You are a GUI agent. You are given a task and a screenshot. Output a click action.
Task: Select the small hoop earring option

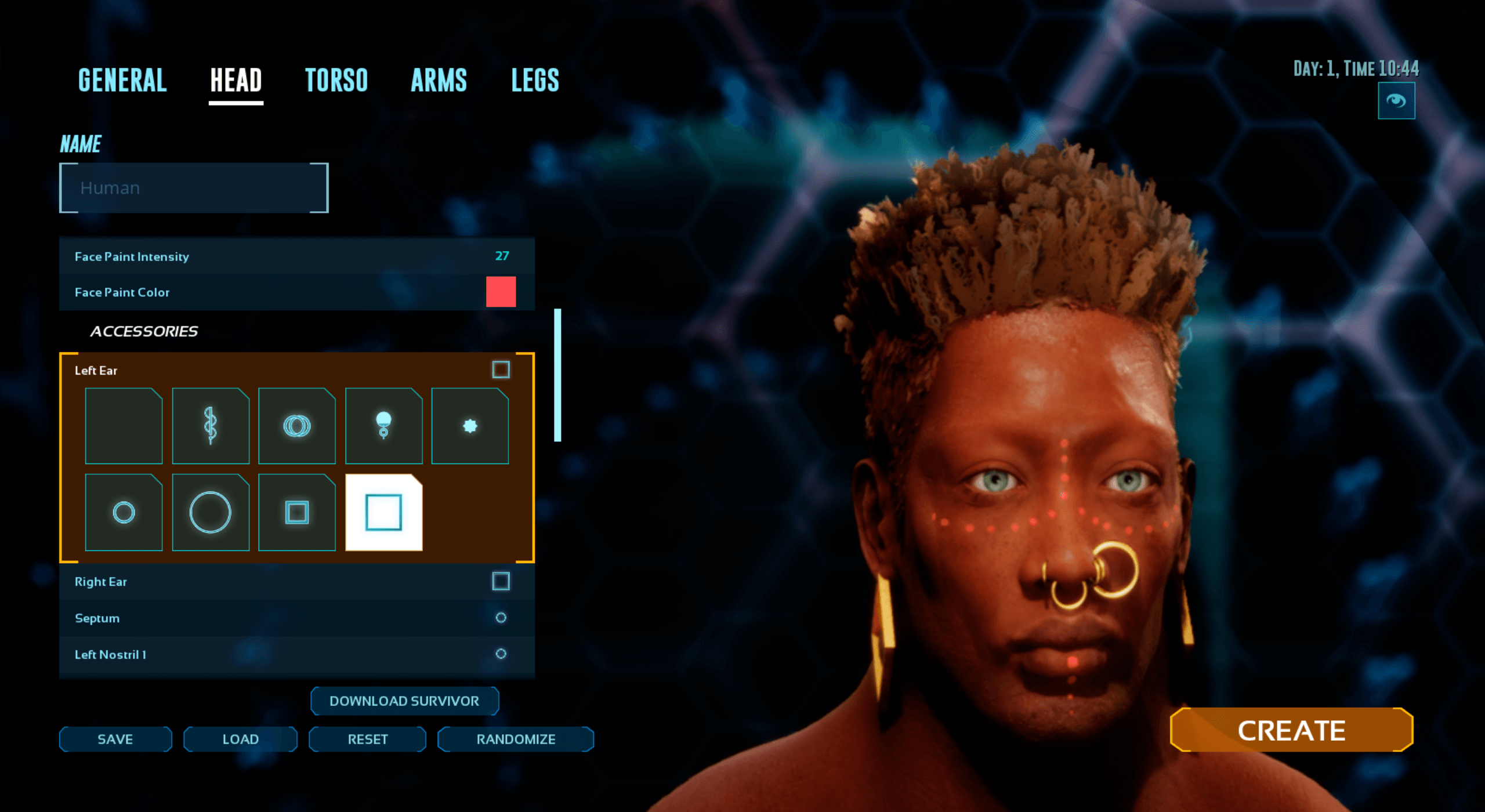point(123,512)
